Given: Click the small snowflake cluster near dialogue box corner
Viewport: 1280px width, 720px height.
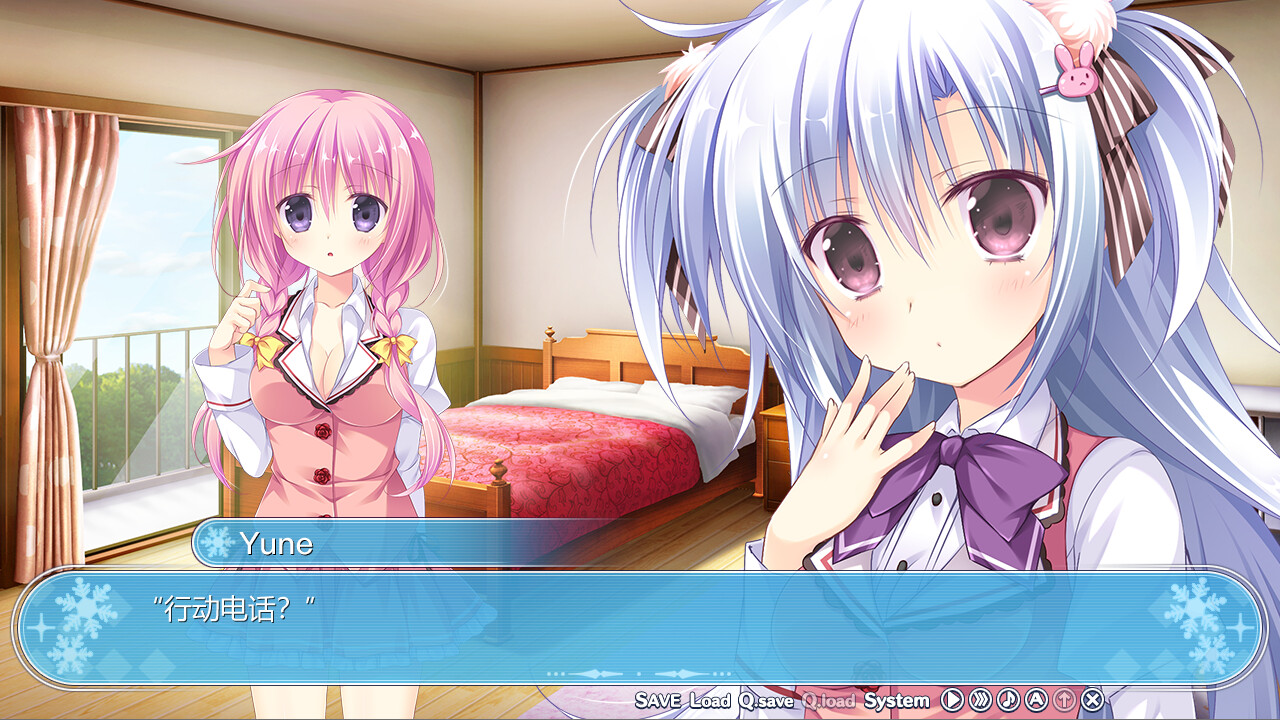Looking at the screenshot, I should (x=72, y=655).
